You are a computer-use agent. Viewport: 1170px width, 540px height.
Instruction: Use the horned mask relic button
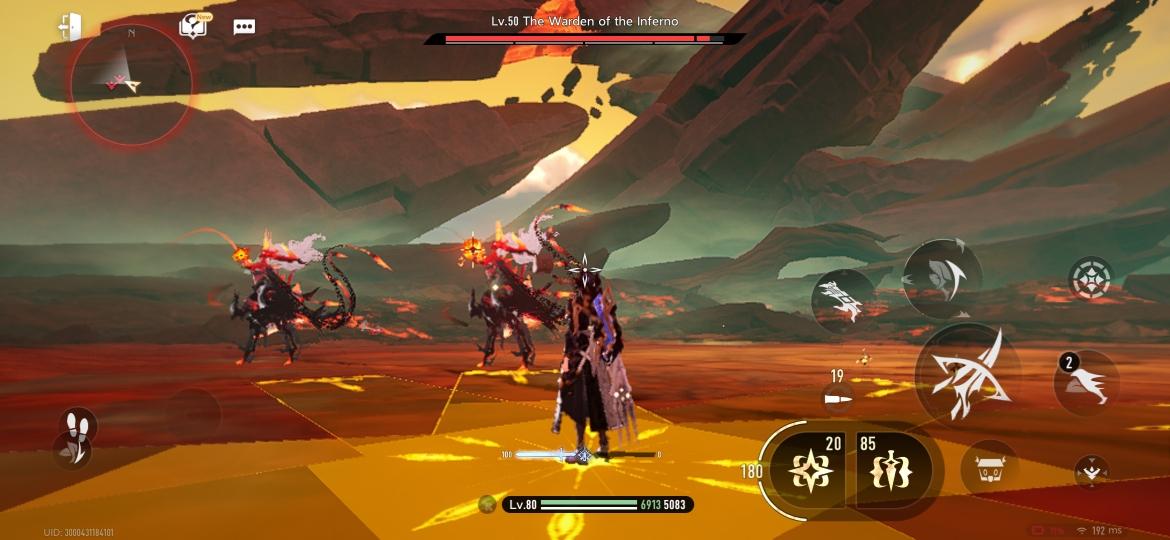pyautogui.click(x=989, y=469)
